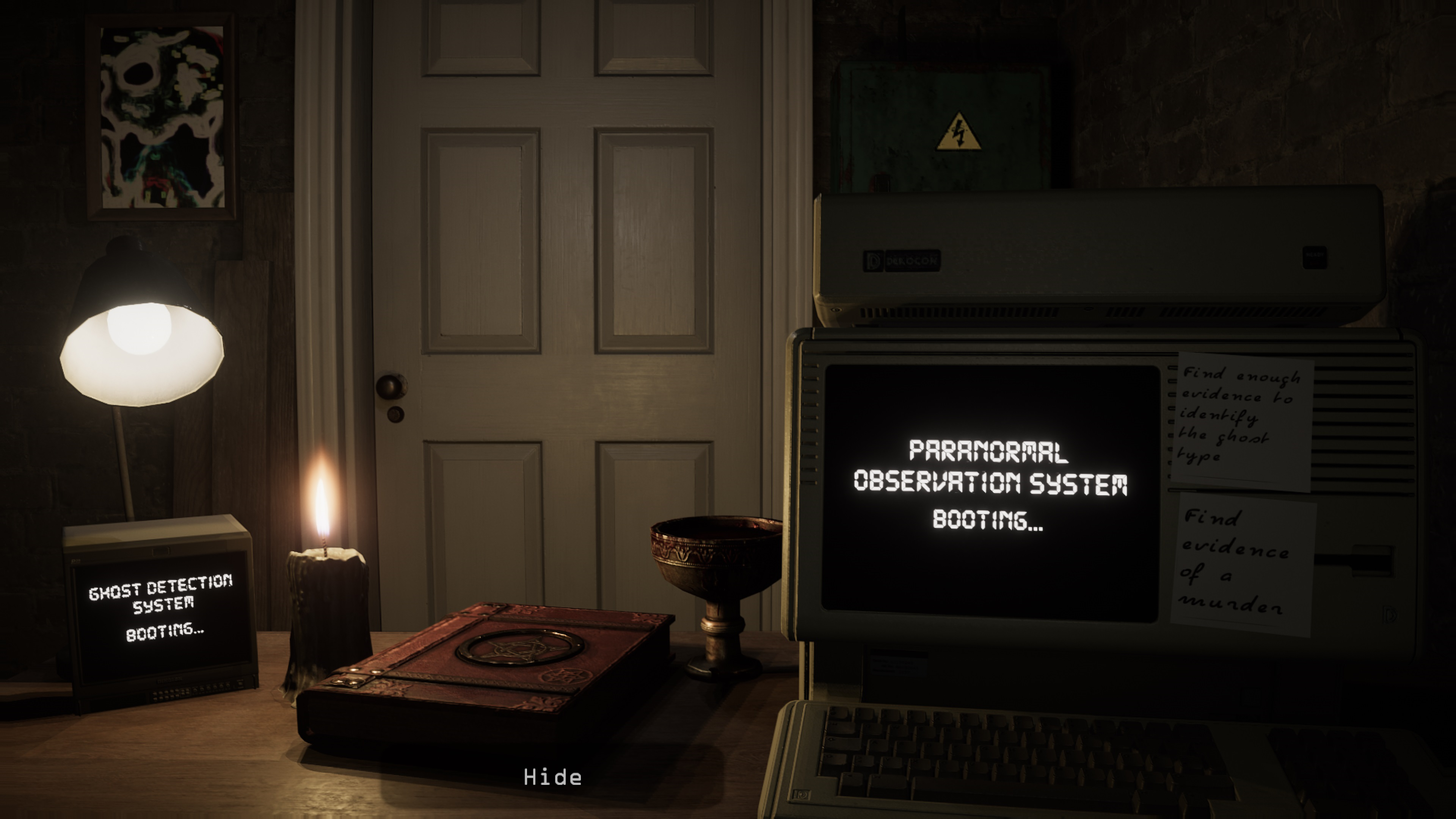Viewport: 1456px width, 819px height.
Task: Click the Hide text button
Action: [x=552, y=778]
